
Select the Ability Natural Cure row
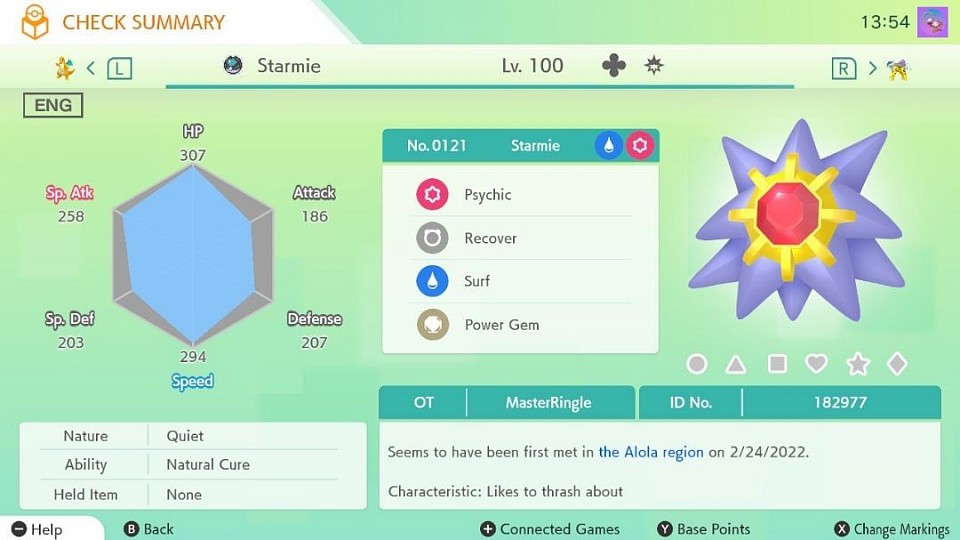pyautogui.click(x=193, y=464)
